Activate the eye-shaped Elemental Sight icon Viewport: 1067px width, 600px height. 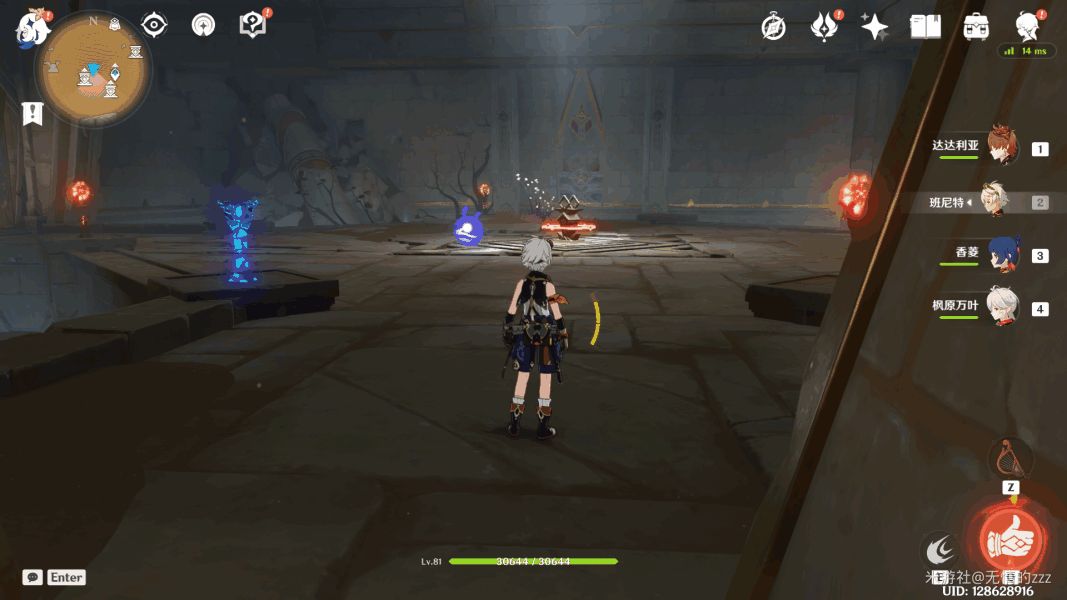[154, 25]
